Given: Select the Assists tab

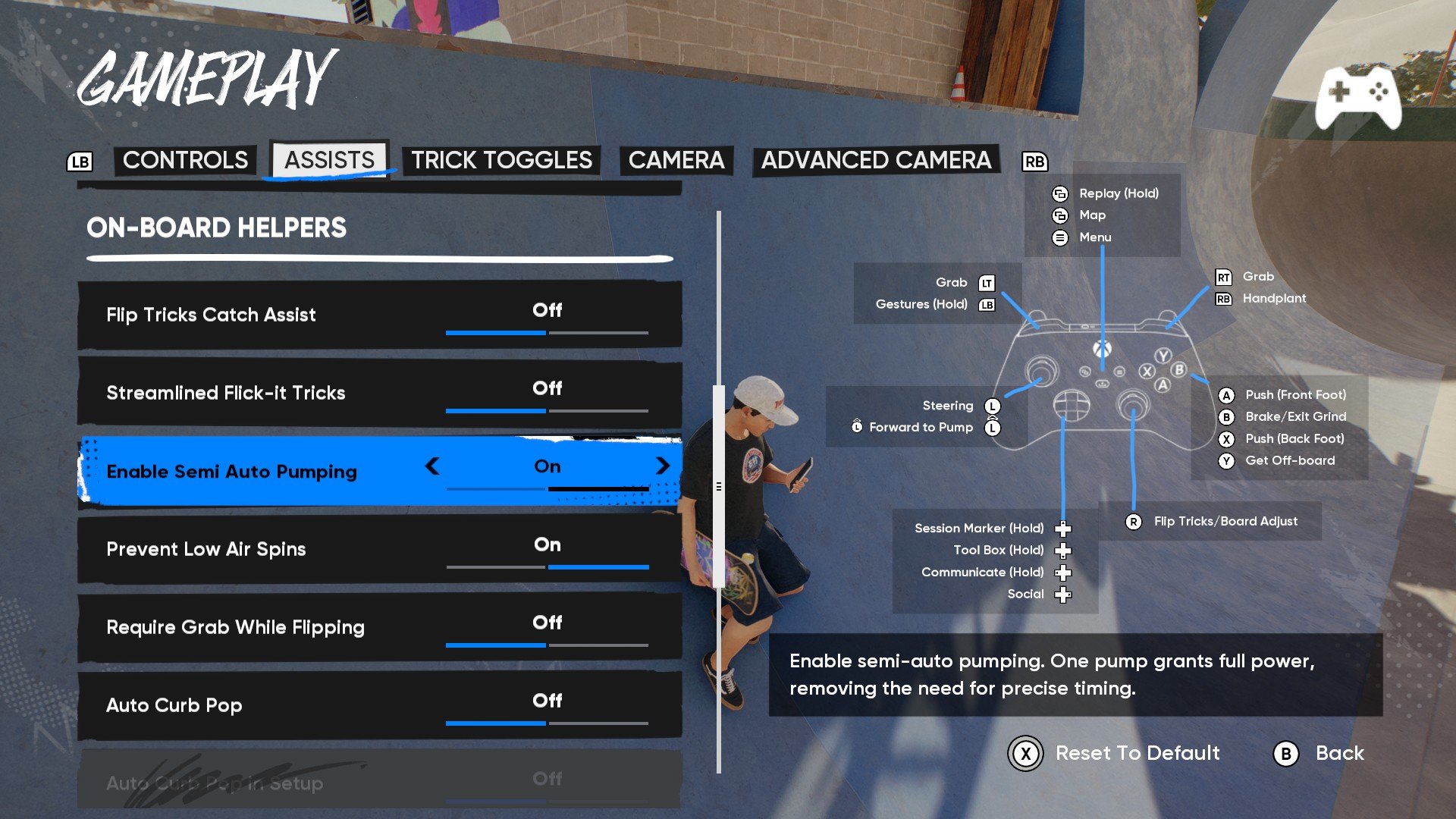Looking at the screenshot, I should tap(329, 160).
